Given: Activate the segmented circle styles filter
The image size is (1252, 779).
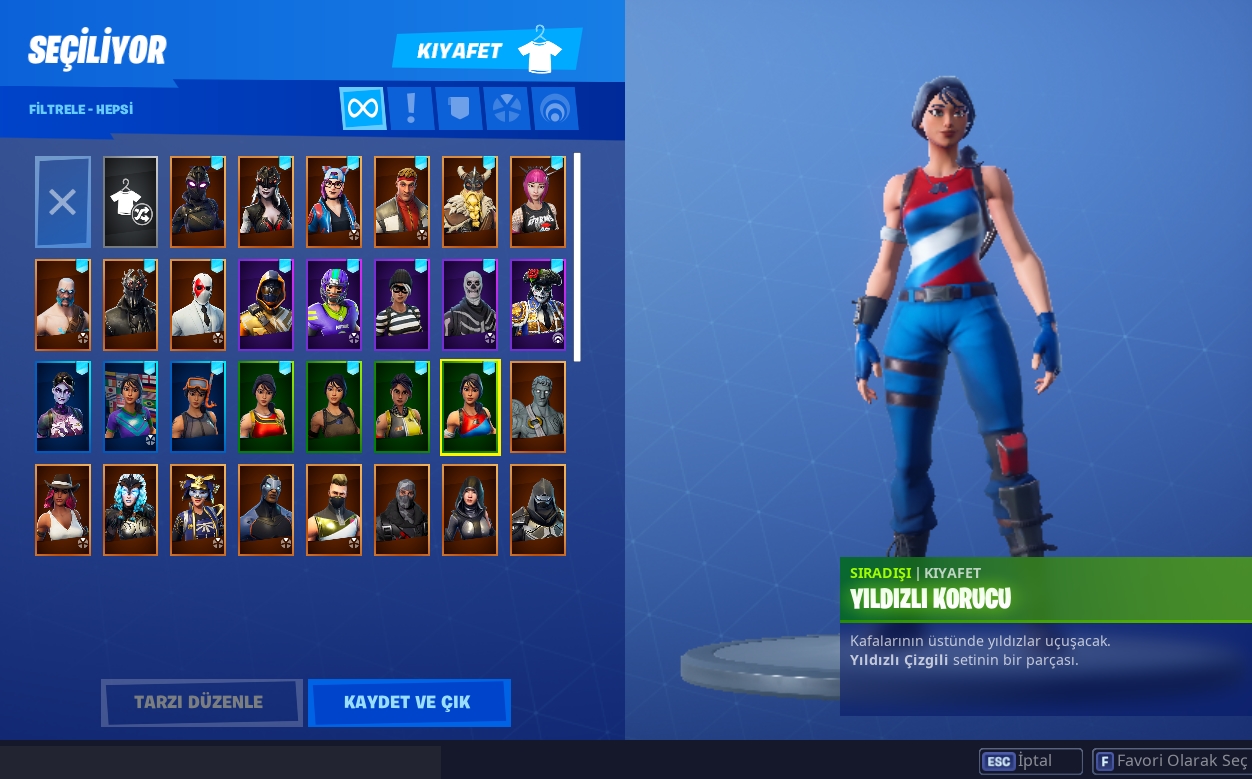Looking at the screenshot, I should (507, 108).
